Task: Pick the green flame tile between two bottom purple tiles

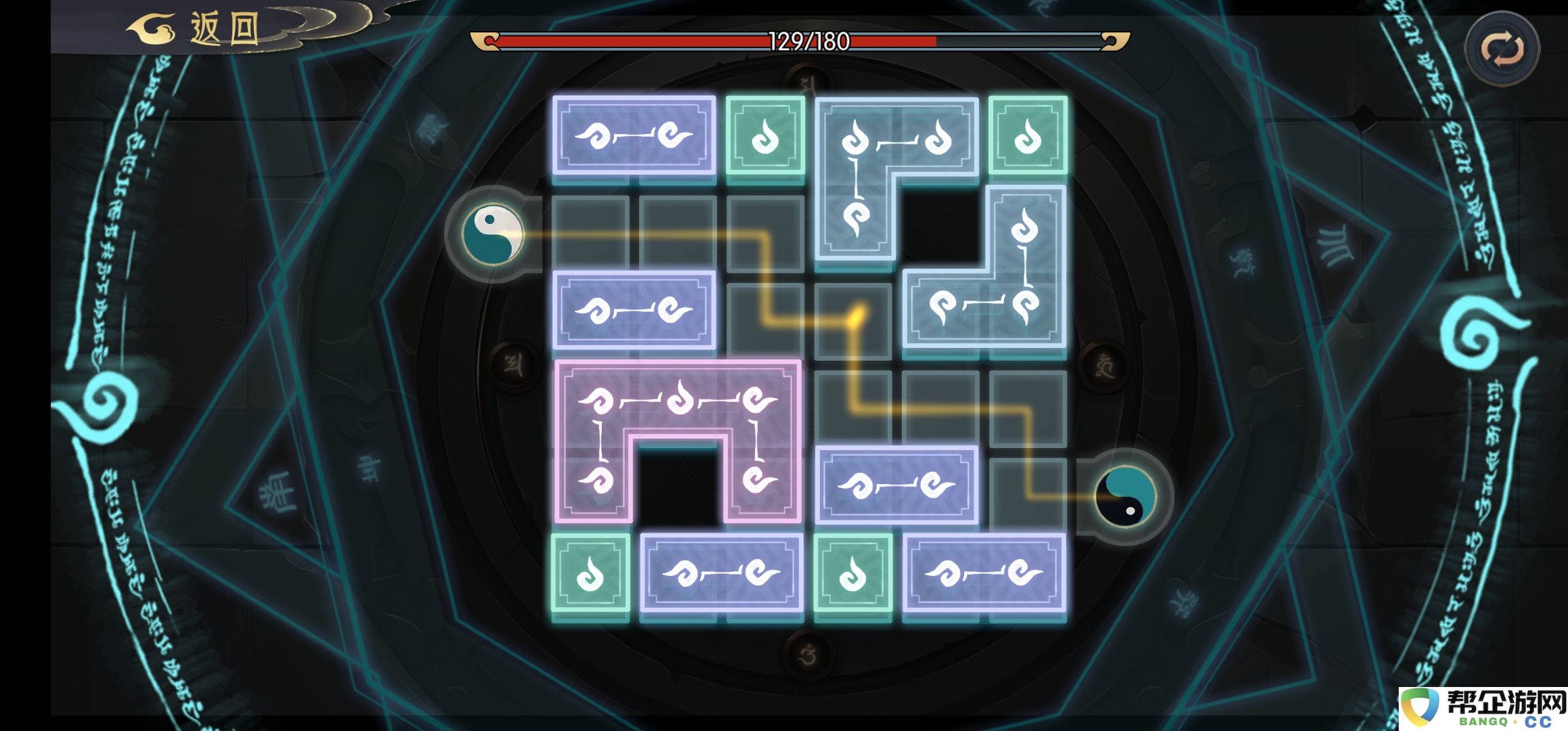Action: (852, 573)
